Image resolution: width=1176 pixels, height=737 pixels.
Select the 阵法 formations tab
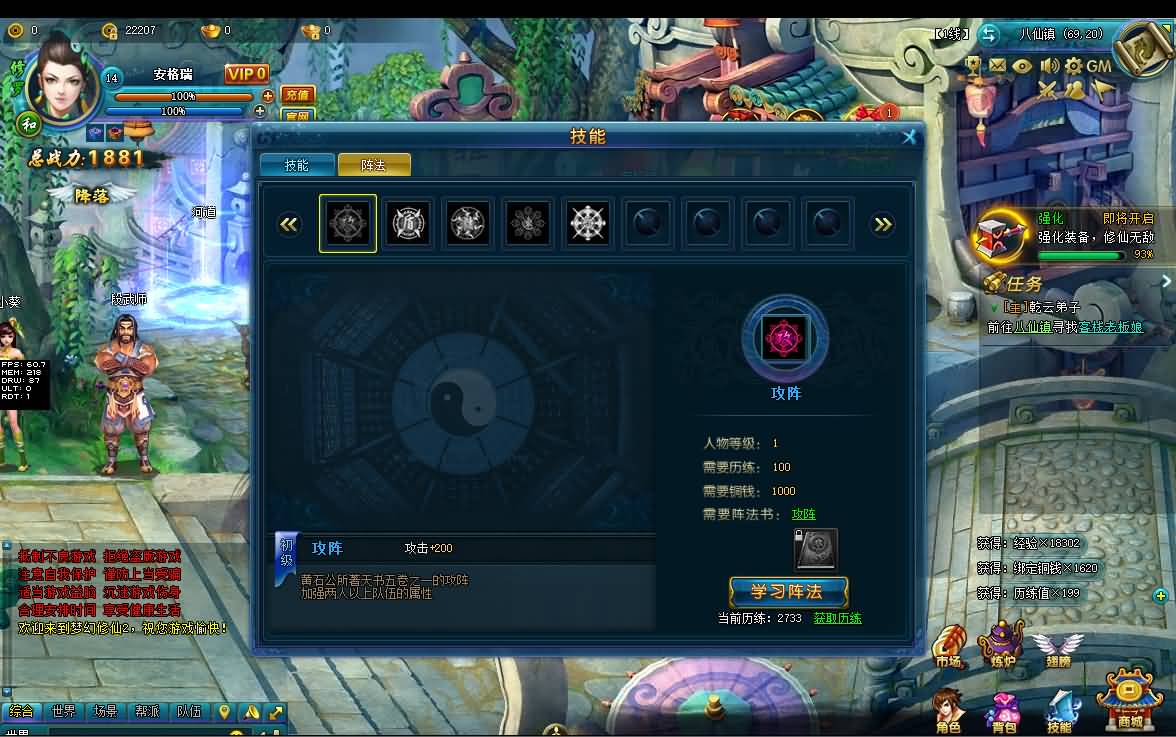374,165
